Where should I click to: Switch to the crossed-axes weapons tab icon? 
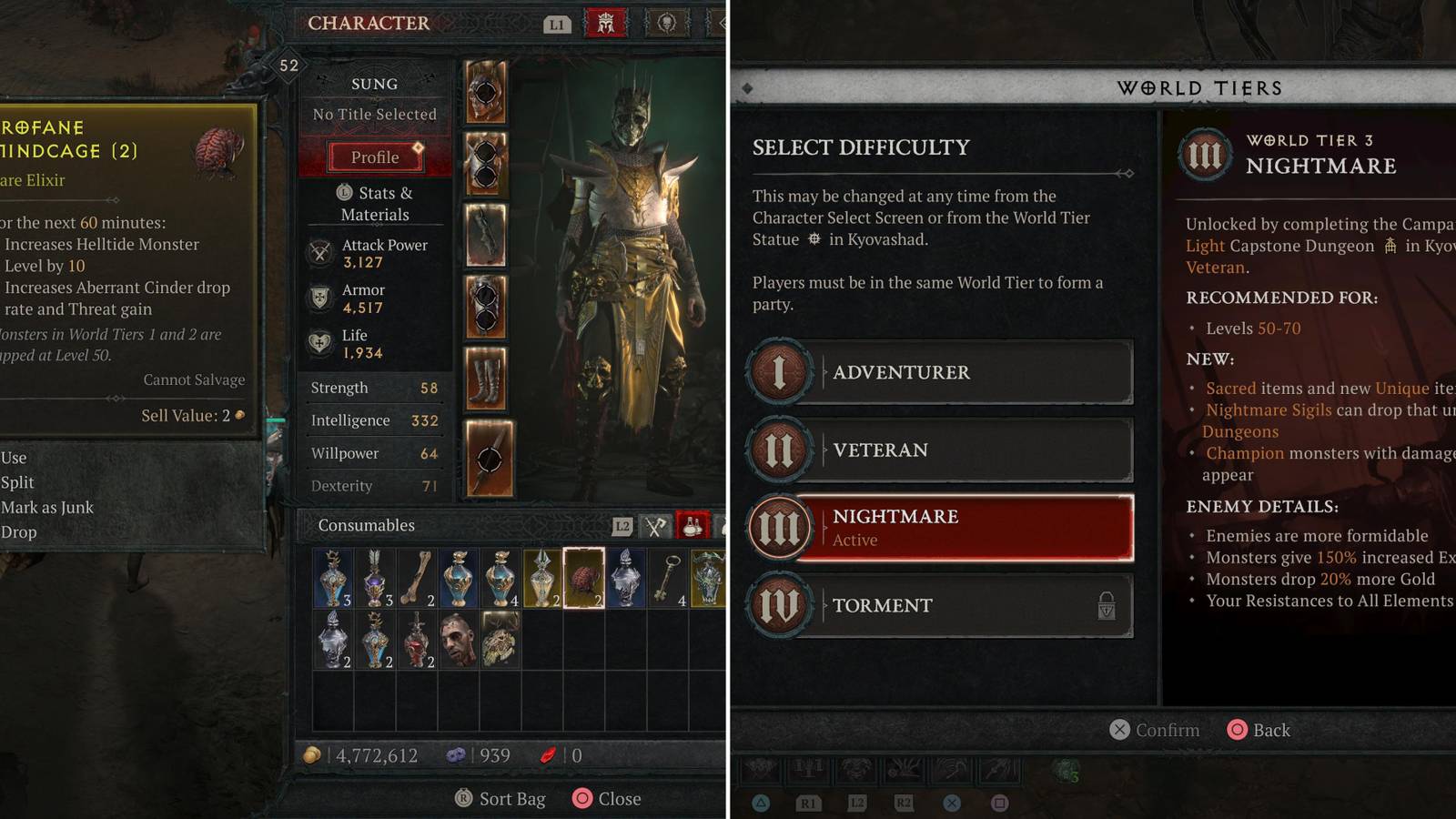click(x=654, y=525)
